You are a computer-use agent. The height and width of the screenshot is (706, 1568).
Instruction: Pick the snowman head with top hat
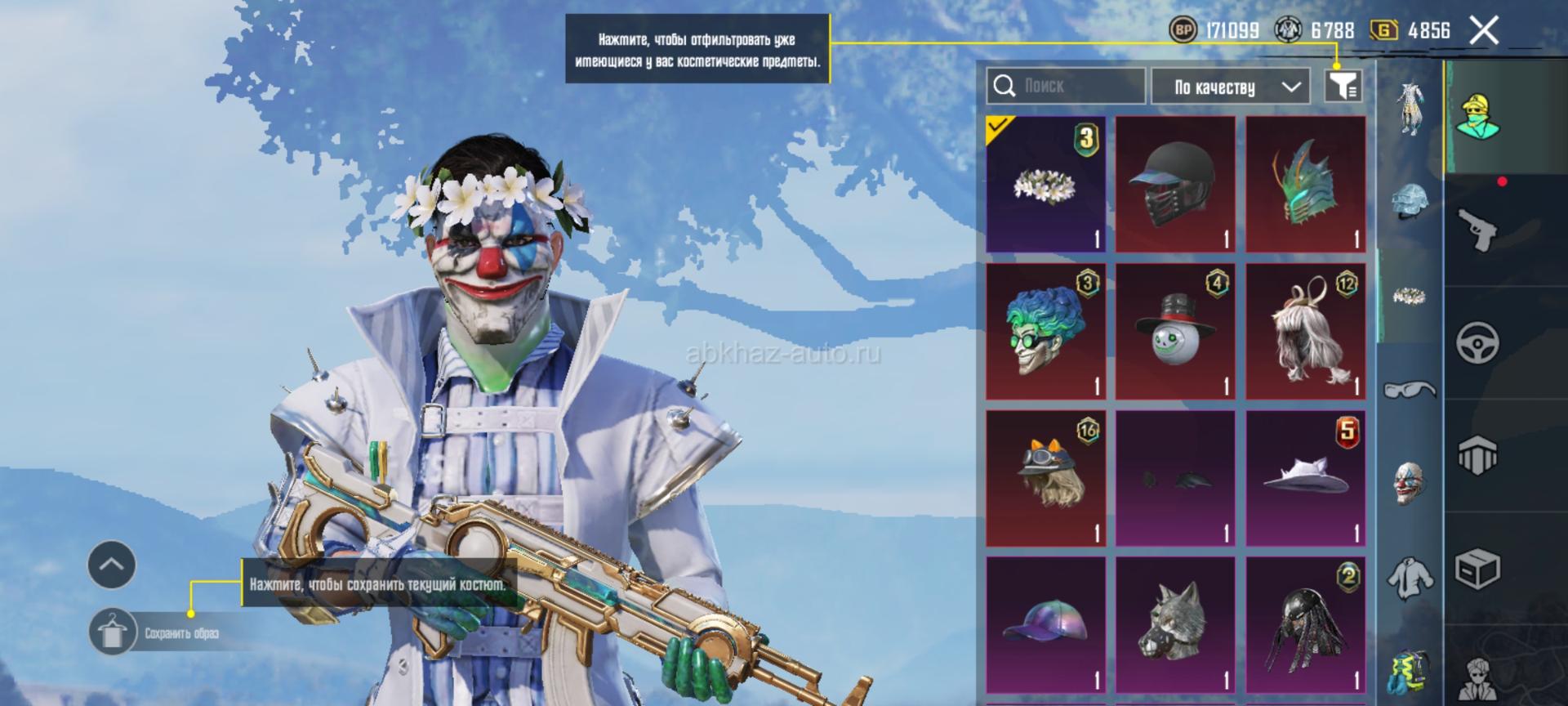1175,331
